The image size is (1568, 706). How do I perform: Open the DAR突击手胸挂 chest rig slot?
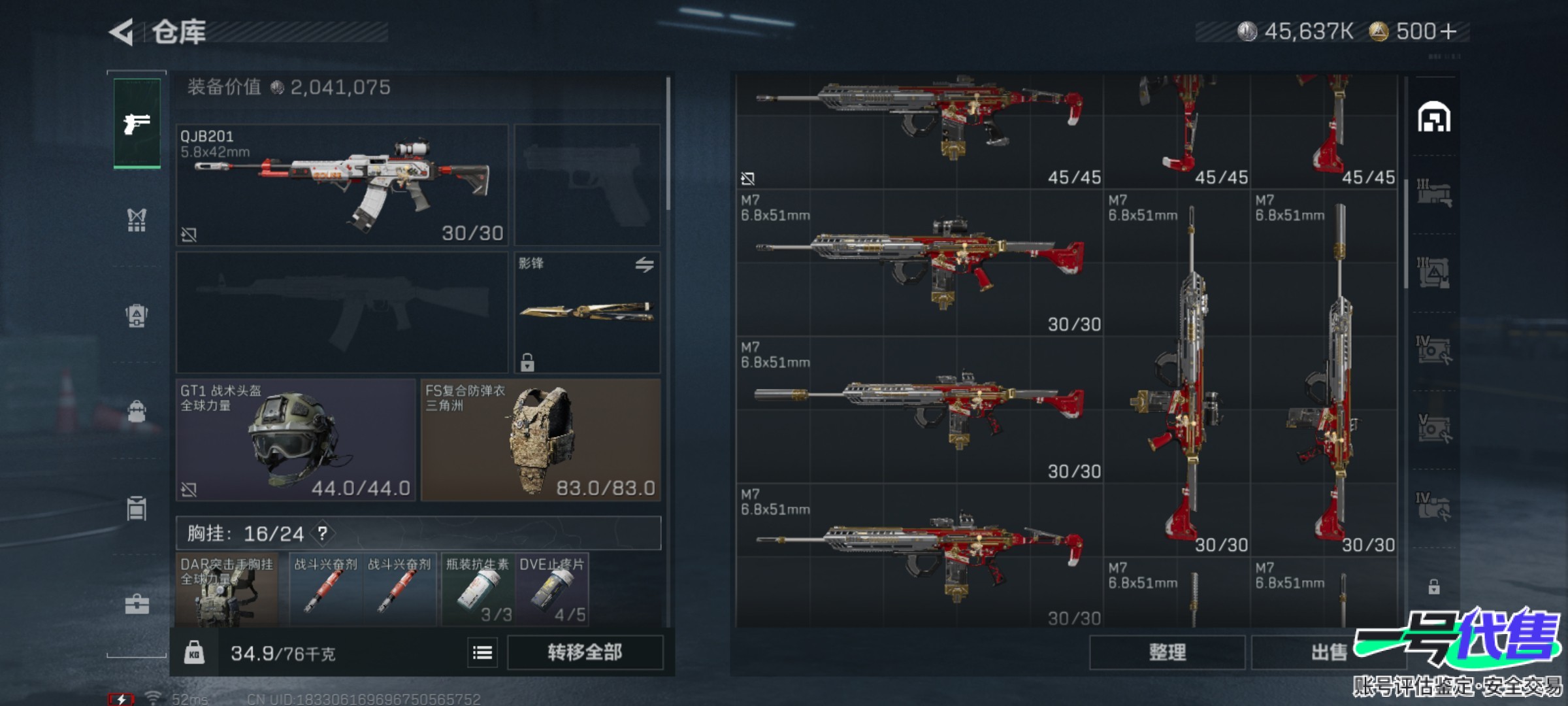click(x=227, y=590)
